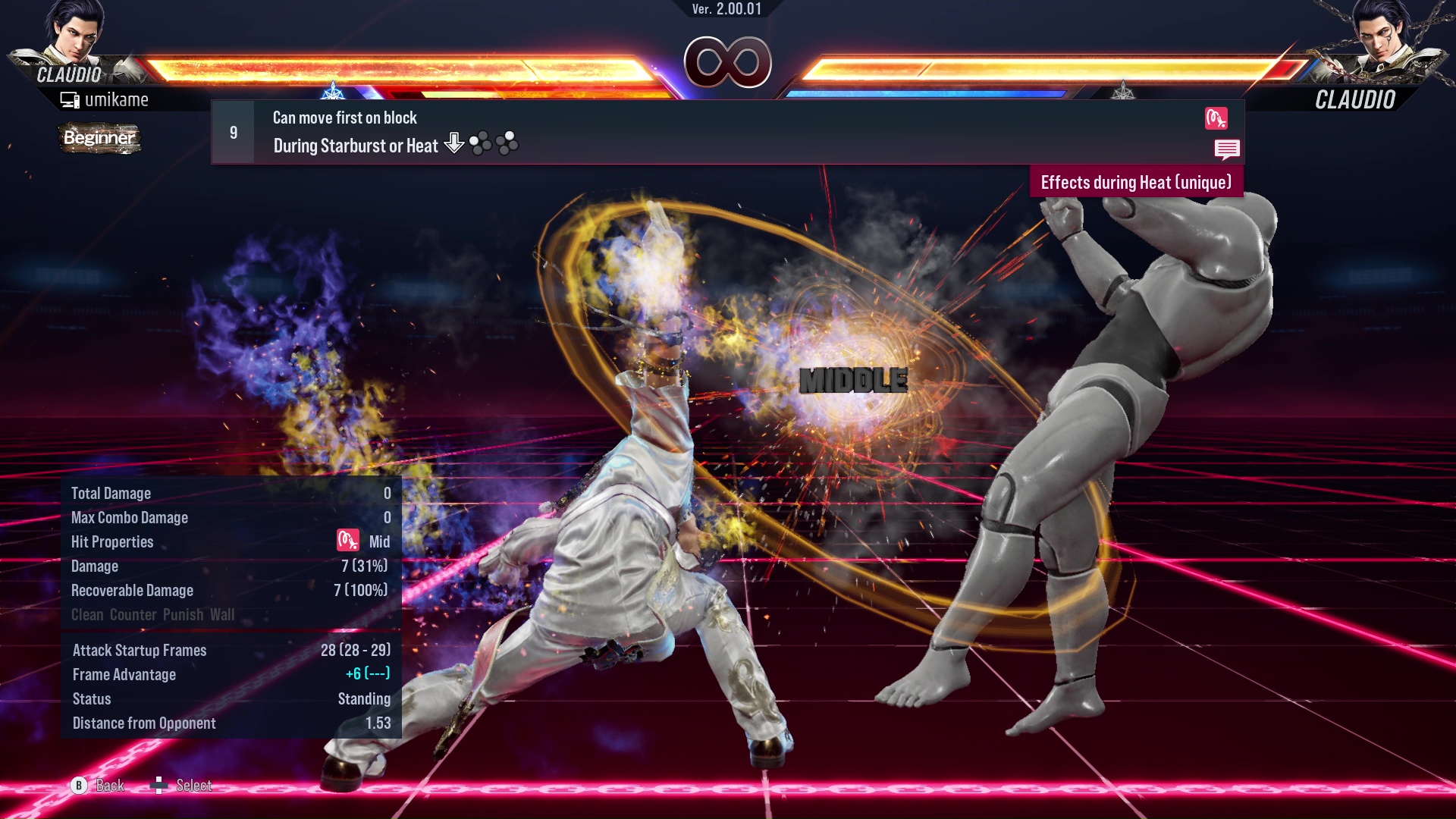Click the Beginner rank badge
Image resolution: width=1456 pixels, height=819 pixels.
99,138
